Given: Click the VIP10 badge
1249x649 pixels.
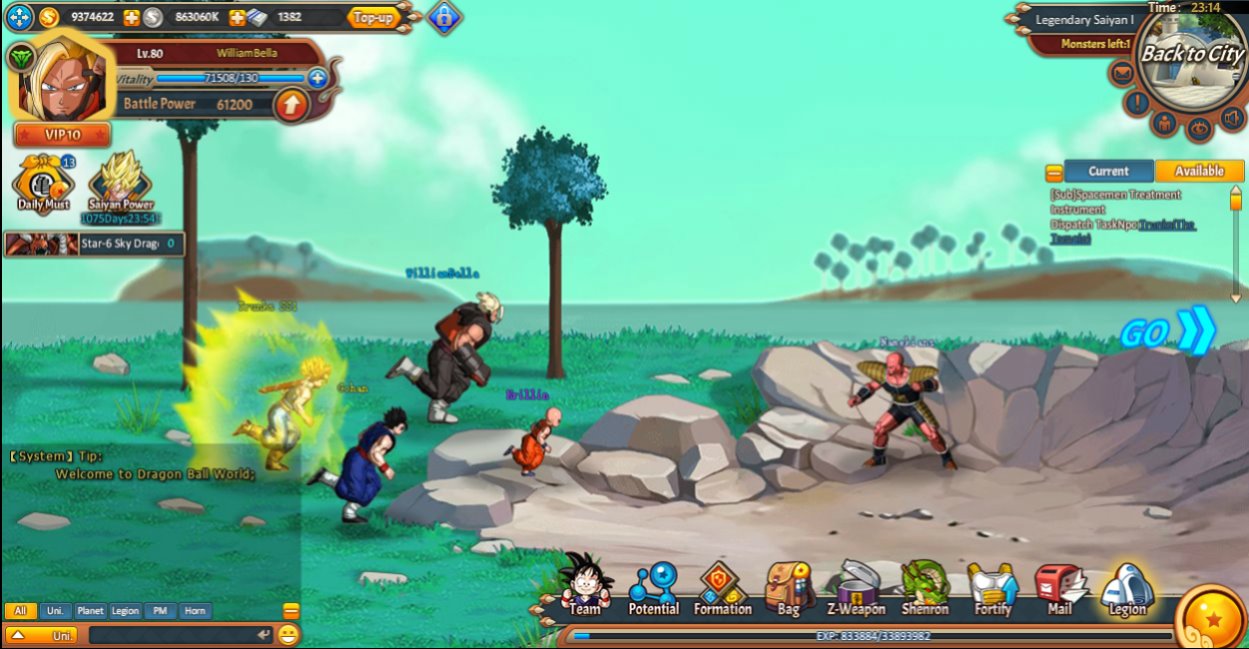Looking at the screenshot, I should (62, 135).
